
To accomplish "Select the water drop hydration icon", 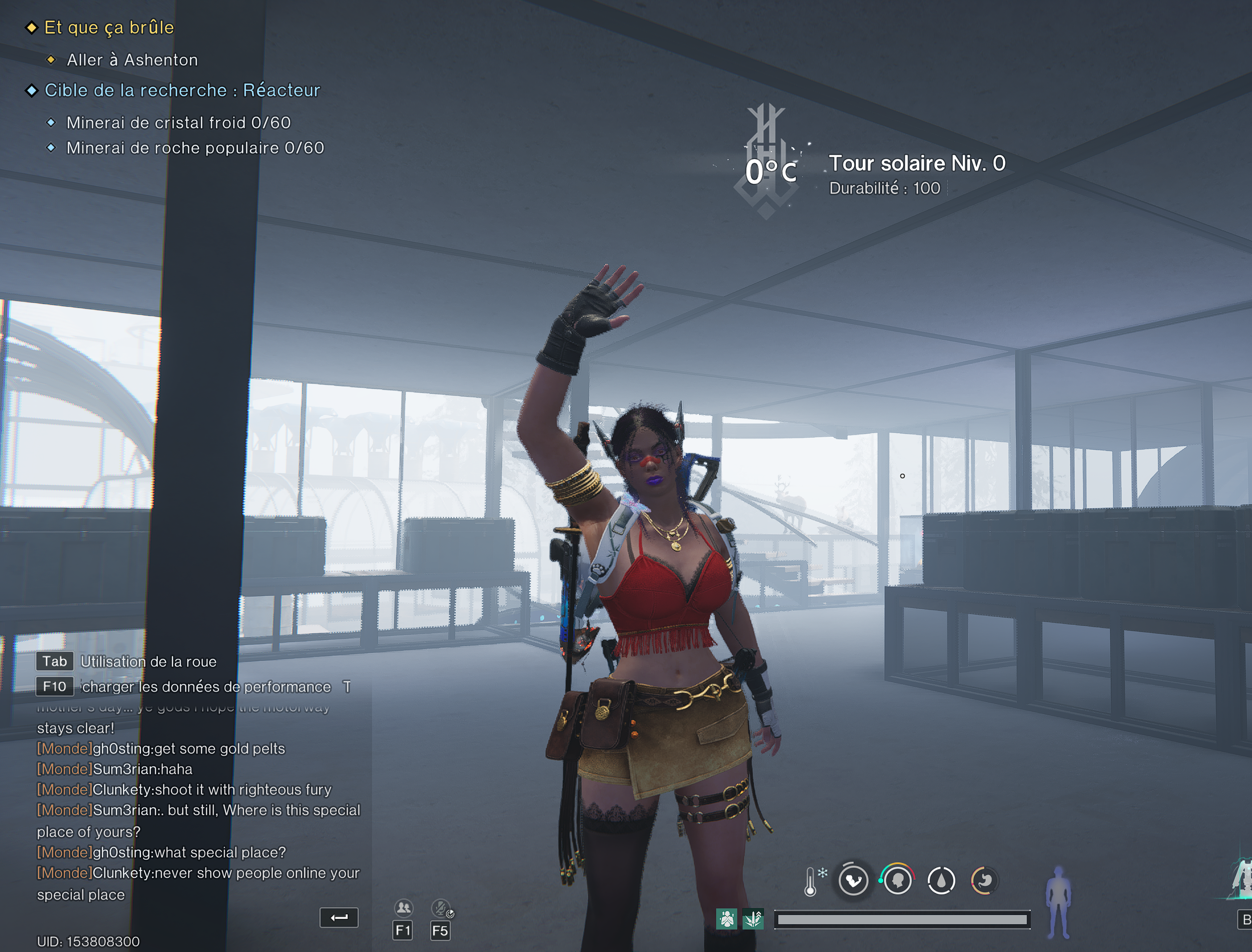I will [941, 881].
